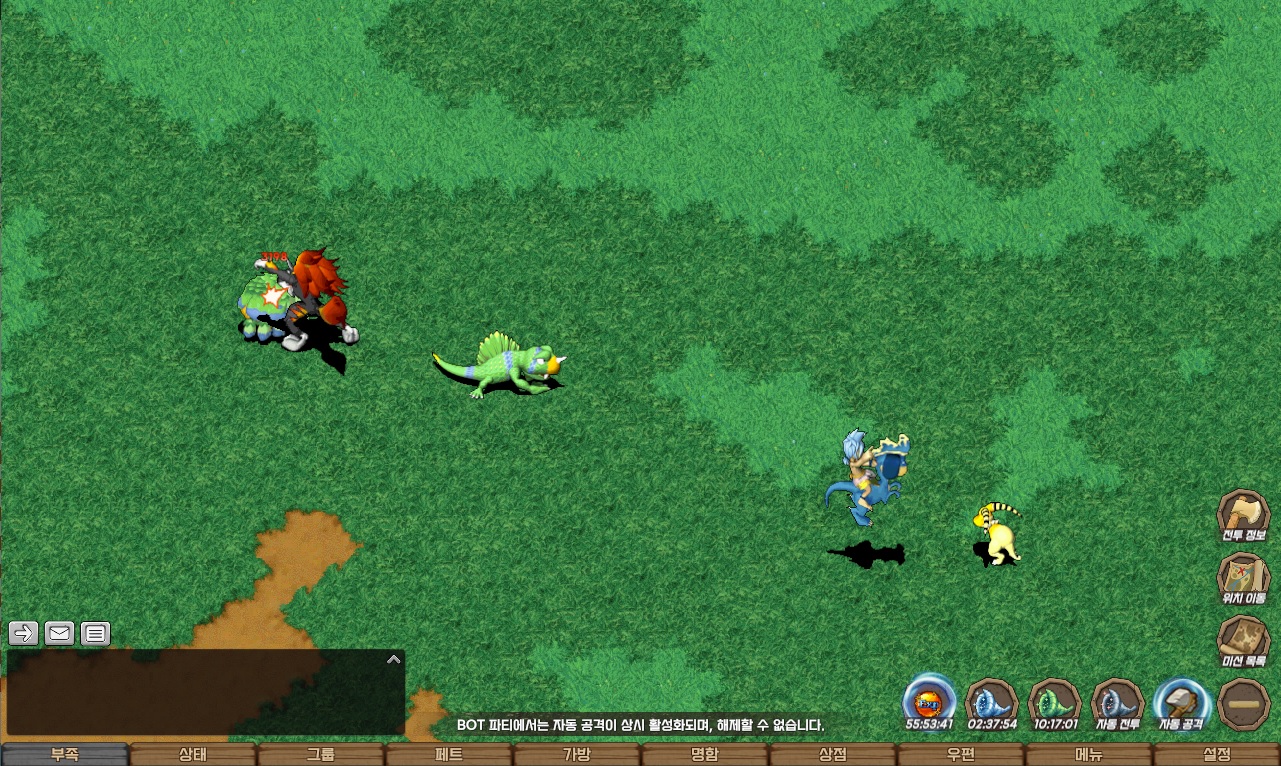Open 미션 목록 mission list scroll icon

(x=1243, y=641)
